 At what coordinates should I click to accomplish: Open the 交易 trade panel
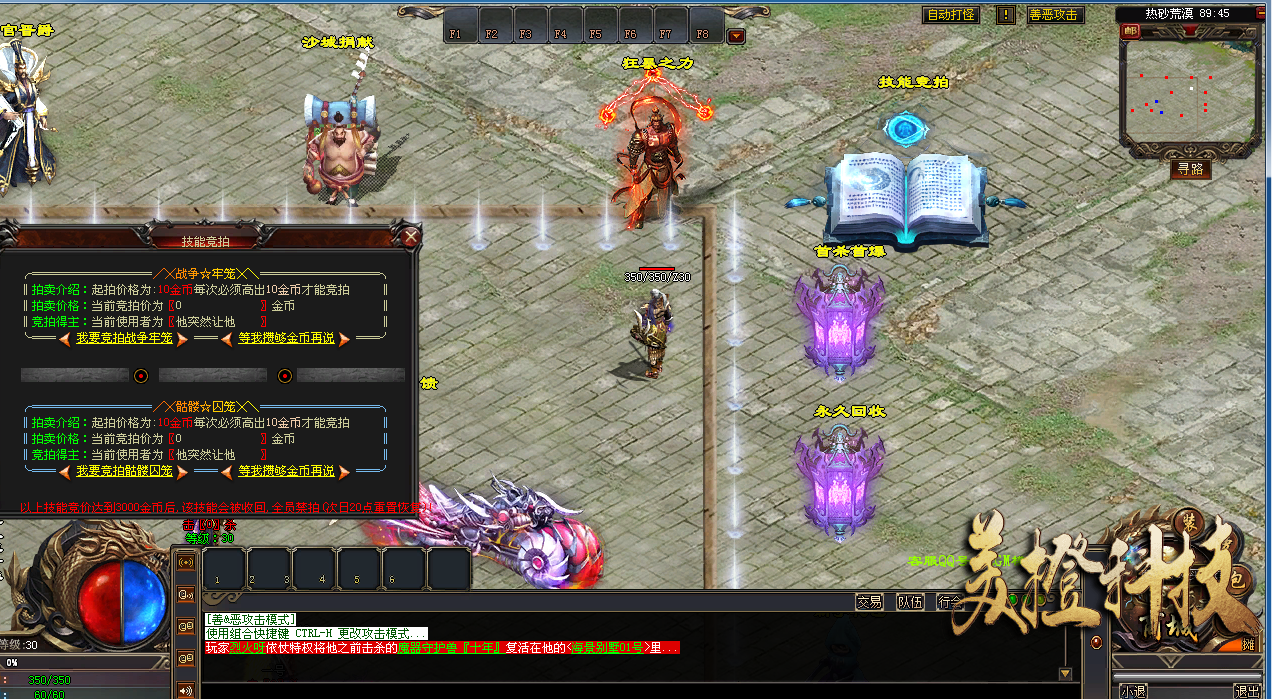[x=869, y=602]
